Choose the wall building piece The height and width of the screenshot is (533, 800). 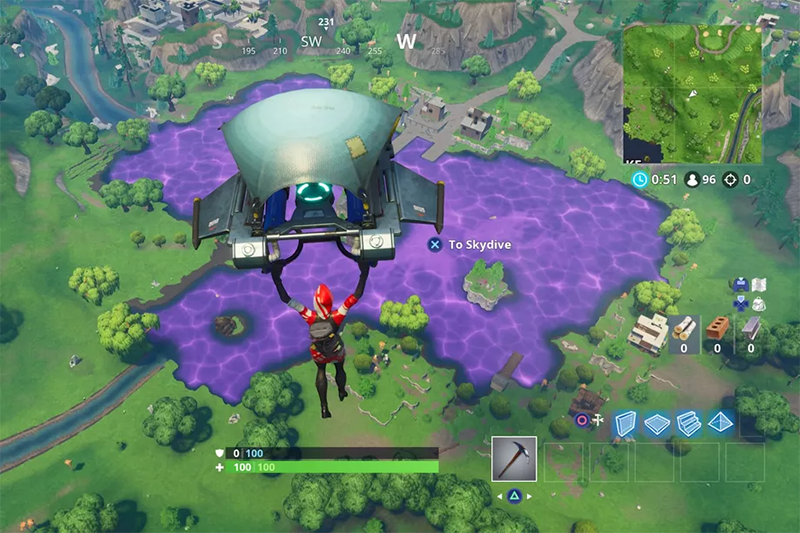pyautogui.click(x=625, y=423)
